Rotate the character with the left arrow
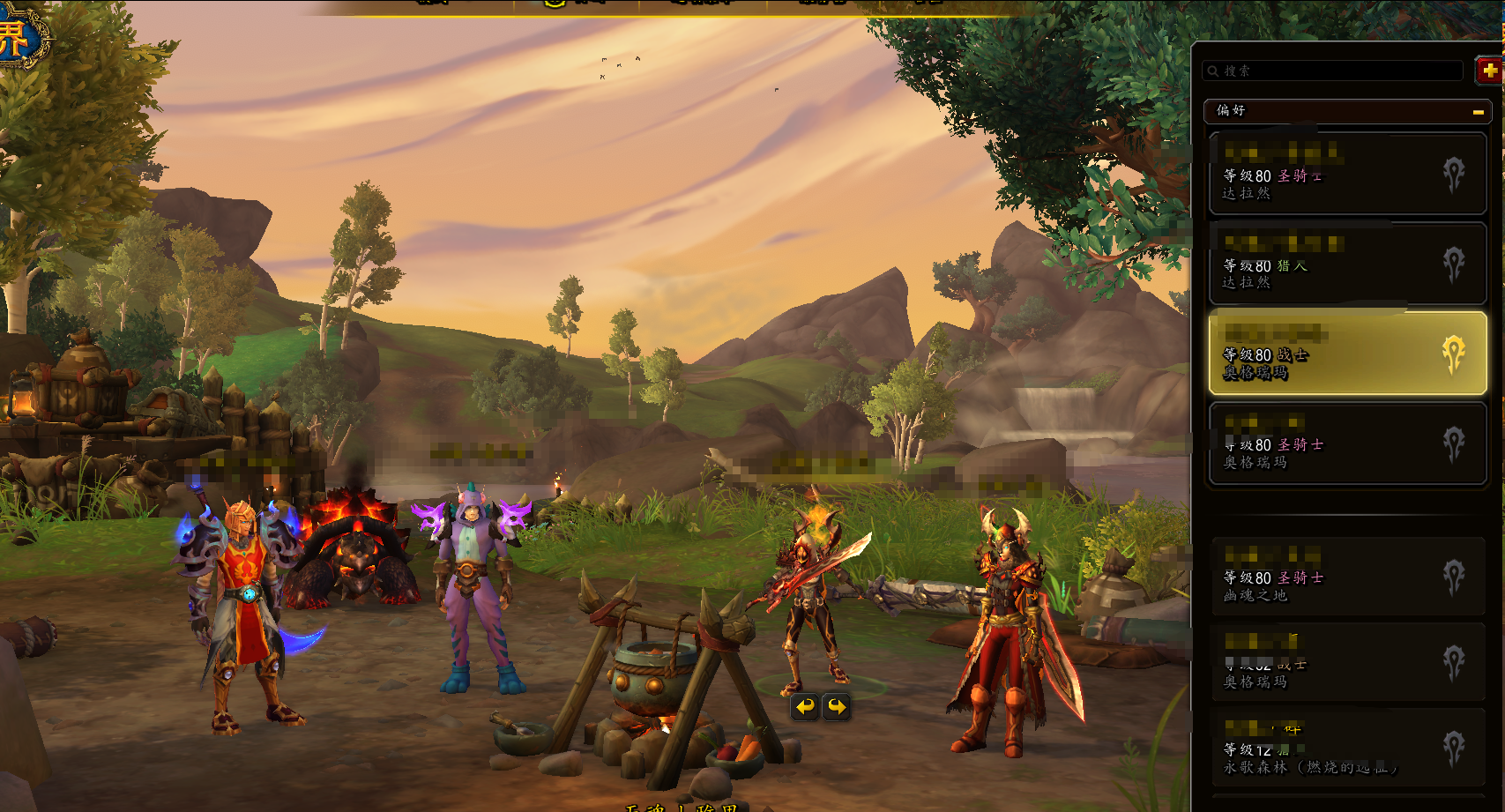This screenshot has height=812, width=1505. [805, 706]
